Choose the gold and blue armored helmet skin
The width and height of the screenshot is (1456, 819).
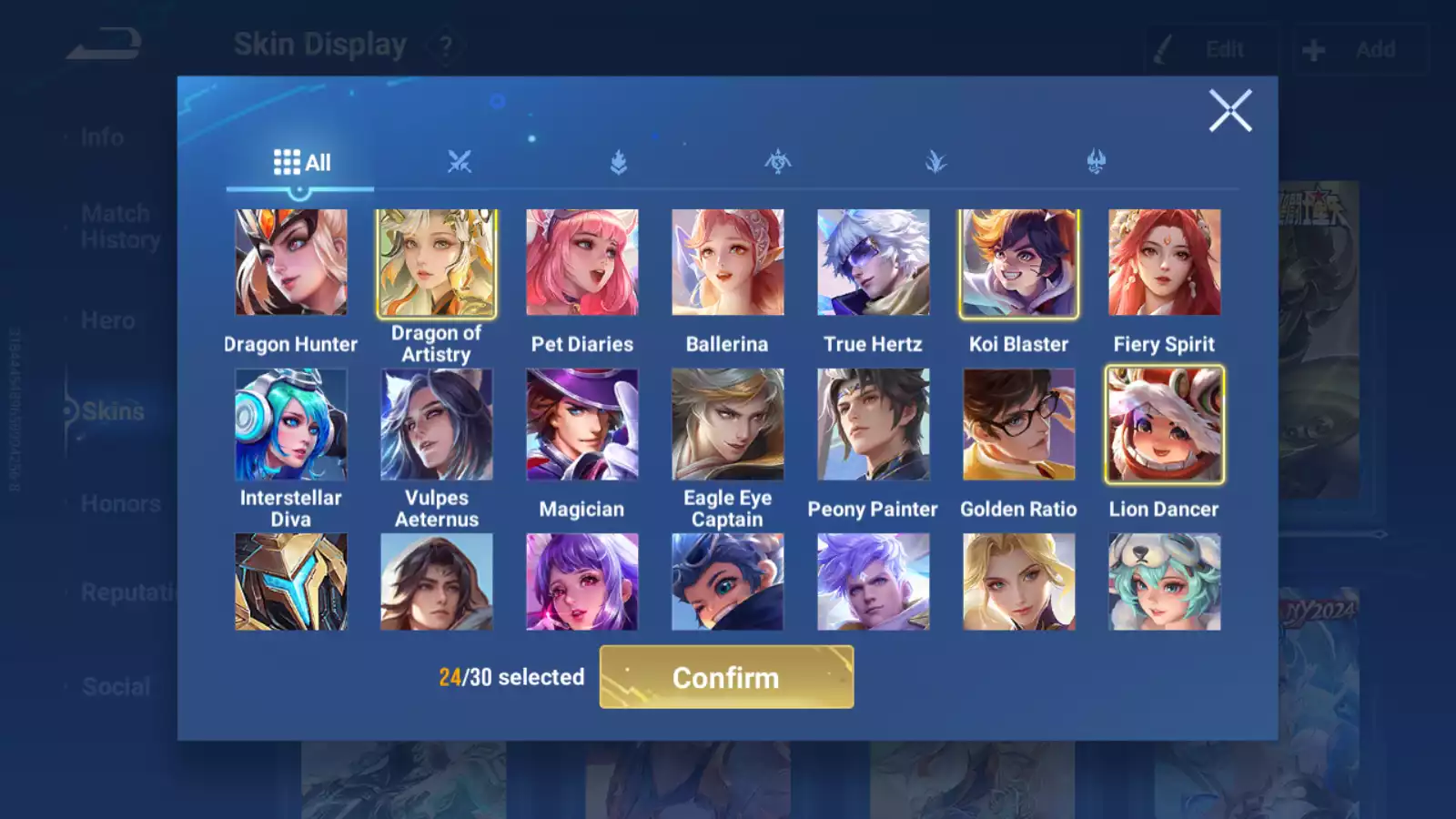click(x=291, y=582)
